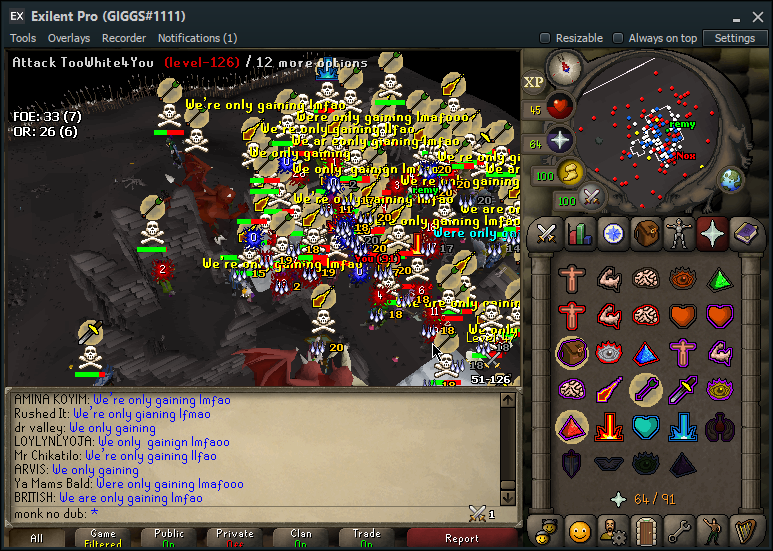Toggle the run energy orb
773x551 pixels.
(570, 172)
